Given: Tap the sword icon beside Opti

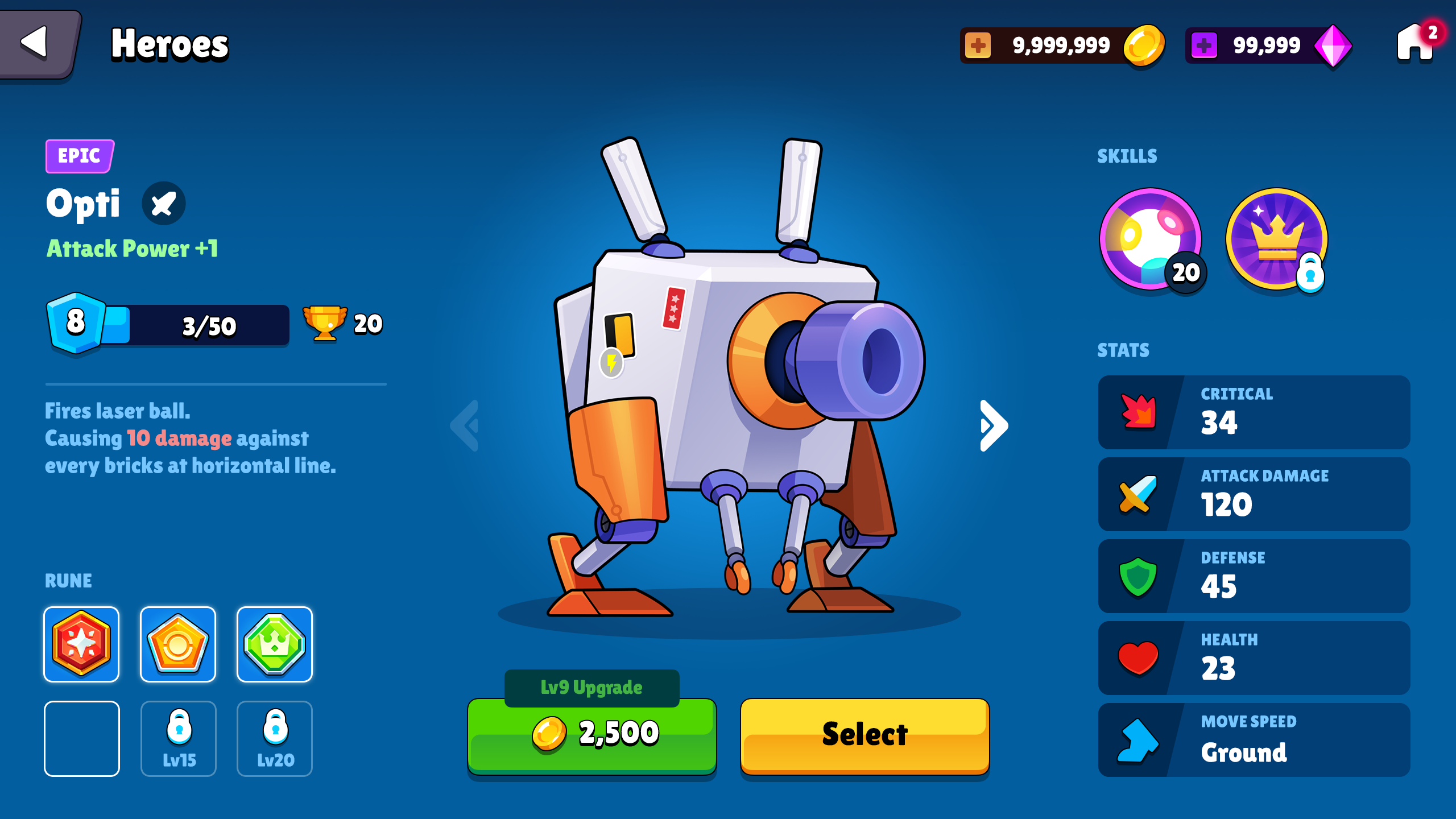Looking at the screenshot, I should (163, 204).
